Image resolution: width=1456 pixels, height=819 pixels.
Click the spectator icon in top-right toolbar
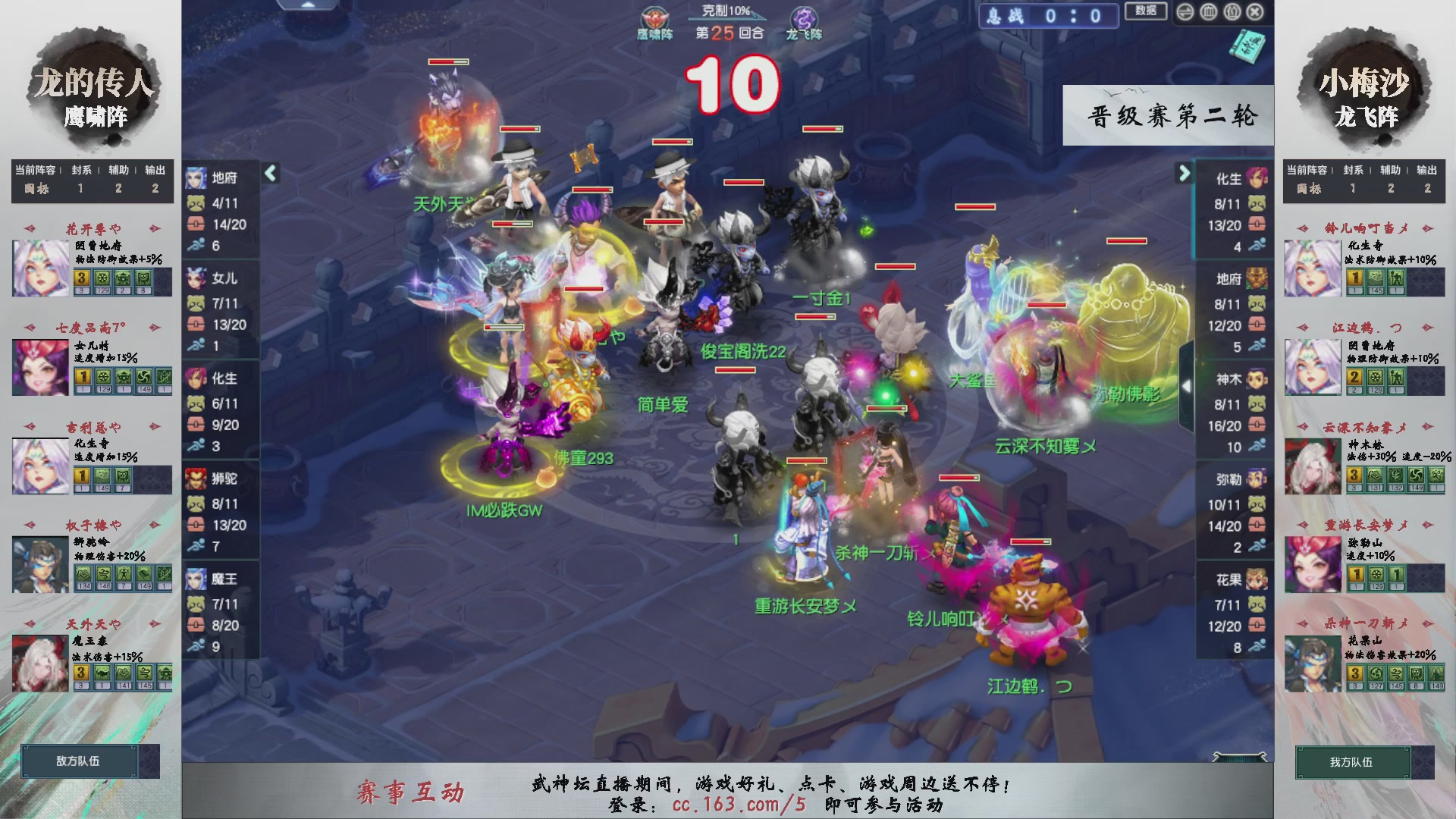[x=1232, y=12]
